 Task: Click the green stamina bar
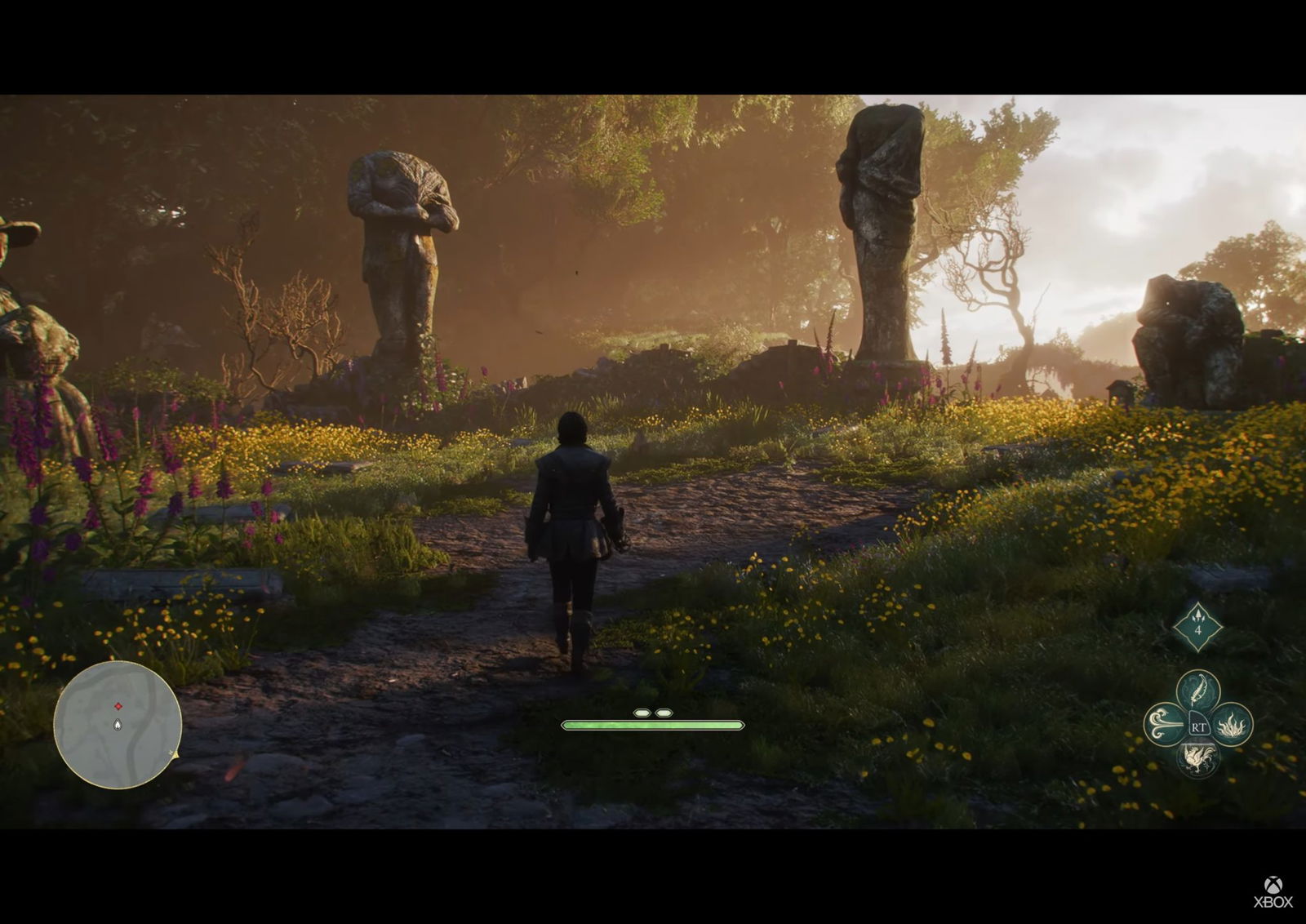click(x=653, y=724)
